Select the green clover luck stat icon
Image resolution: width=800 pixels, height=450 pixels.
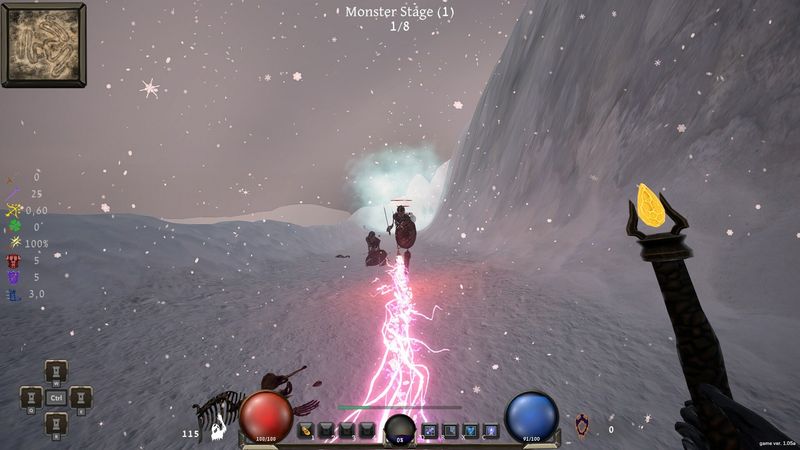pyautogui.click(x=14, y=227)
